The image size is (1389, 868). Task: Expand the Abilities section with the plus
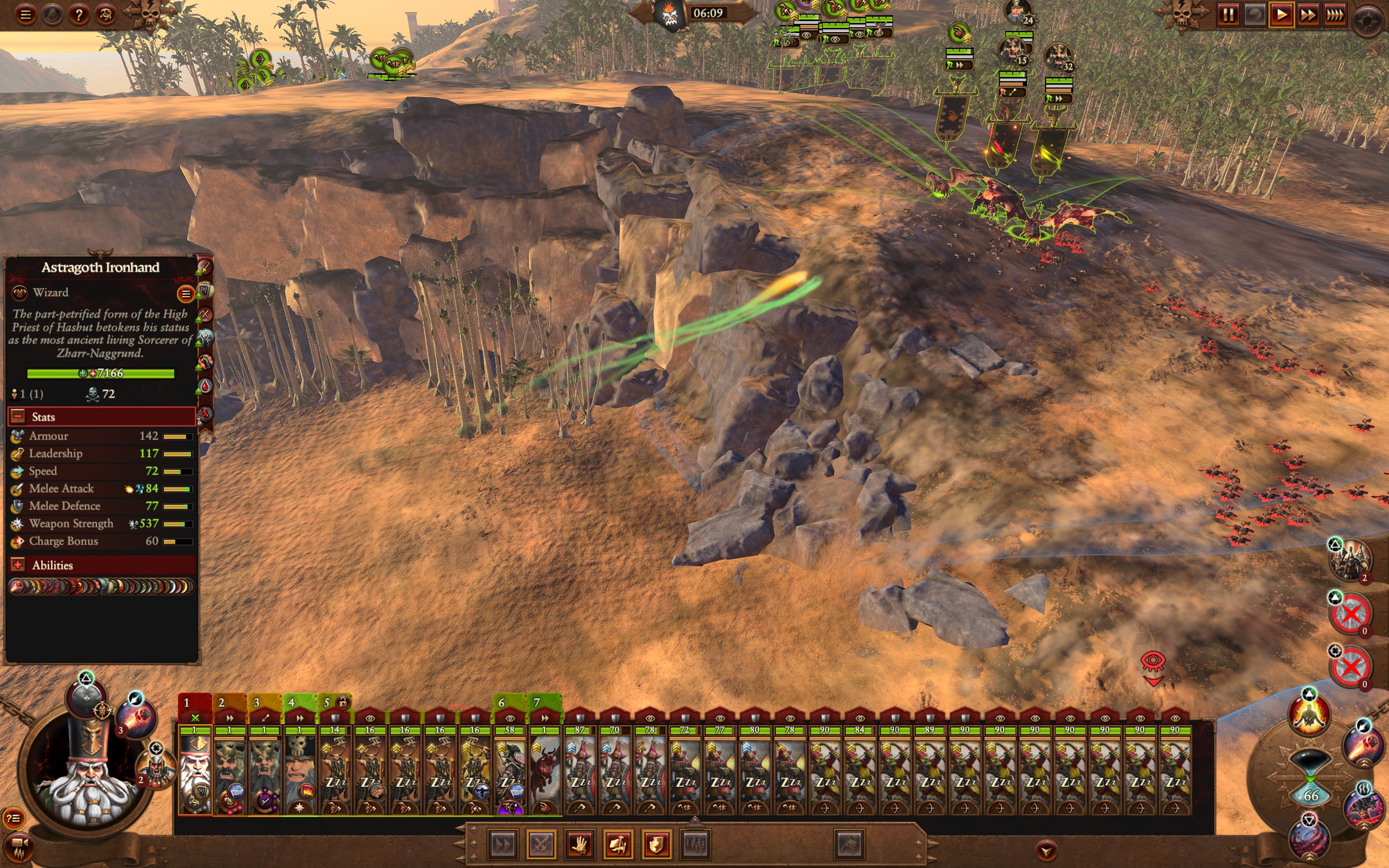pos(17,565)
